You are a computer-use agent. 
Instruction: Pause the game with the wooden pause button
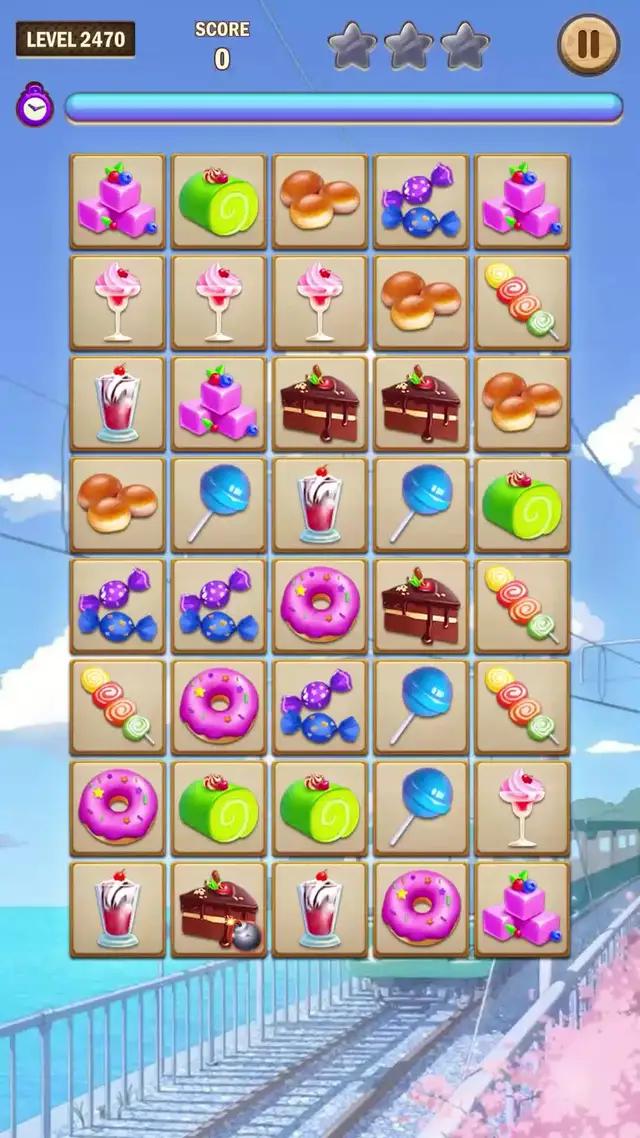point(588,45)
